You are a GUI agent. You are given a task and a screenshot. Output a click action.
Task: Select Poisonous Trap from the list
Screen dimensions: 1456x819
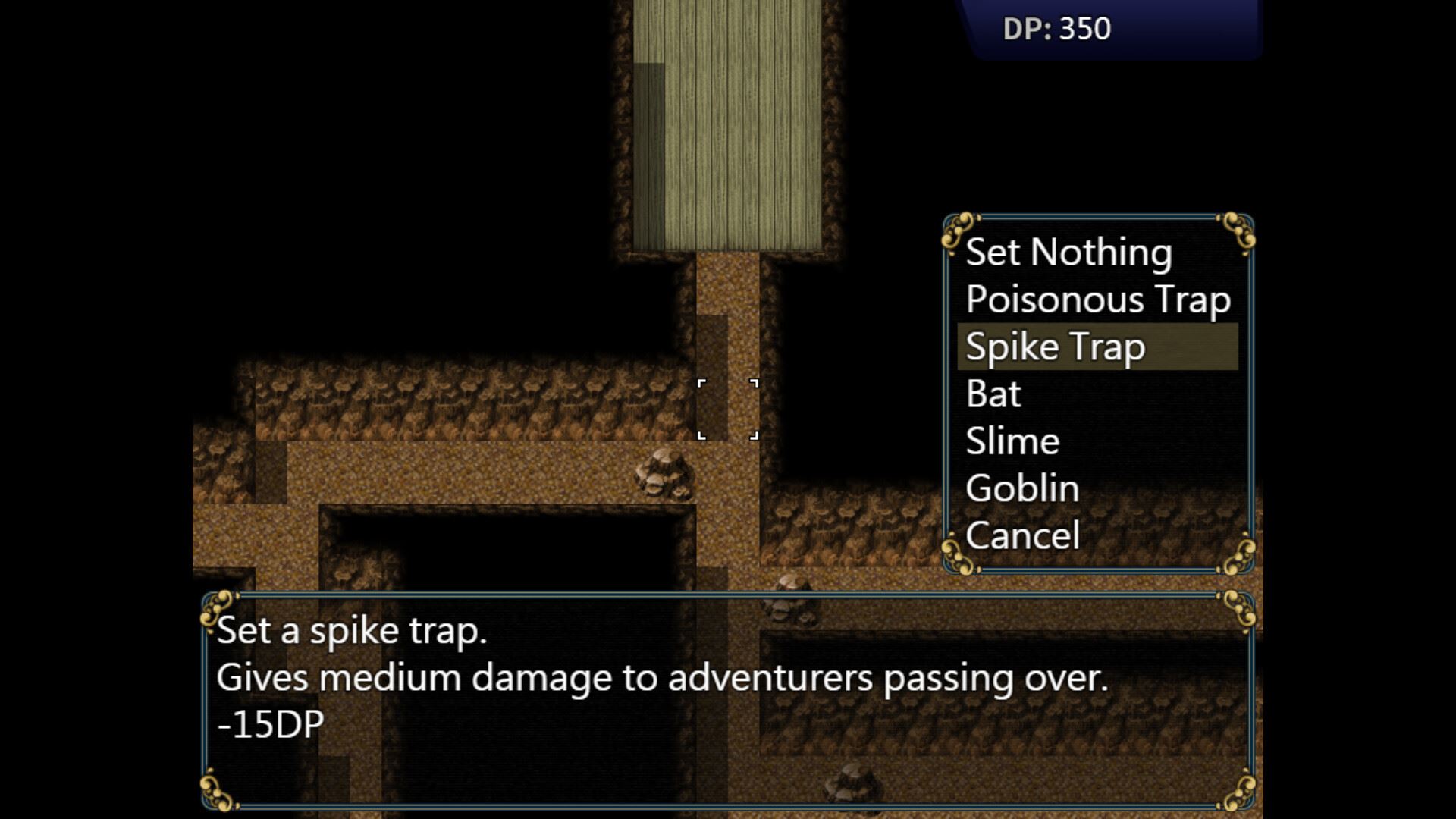pyautogui.click(x=1097, y=300)
